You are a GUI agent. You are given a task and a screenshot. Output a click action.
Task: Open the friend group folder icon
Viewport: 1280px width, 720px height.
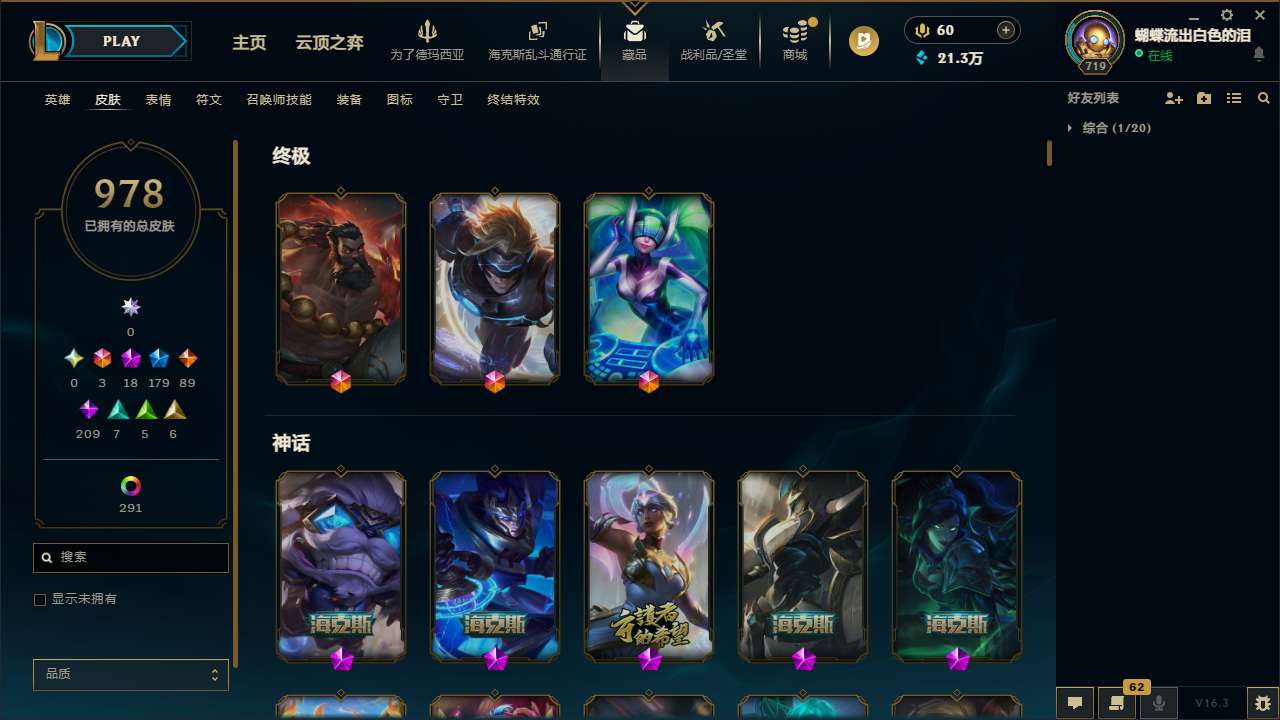point(1205,98)
